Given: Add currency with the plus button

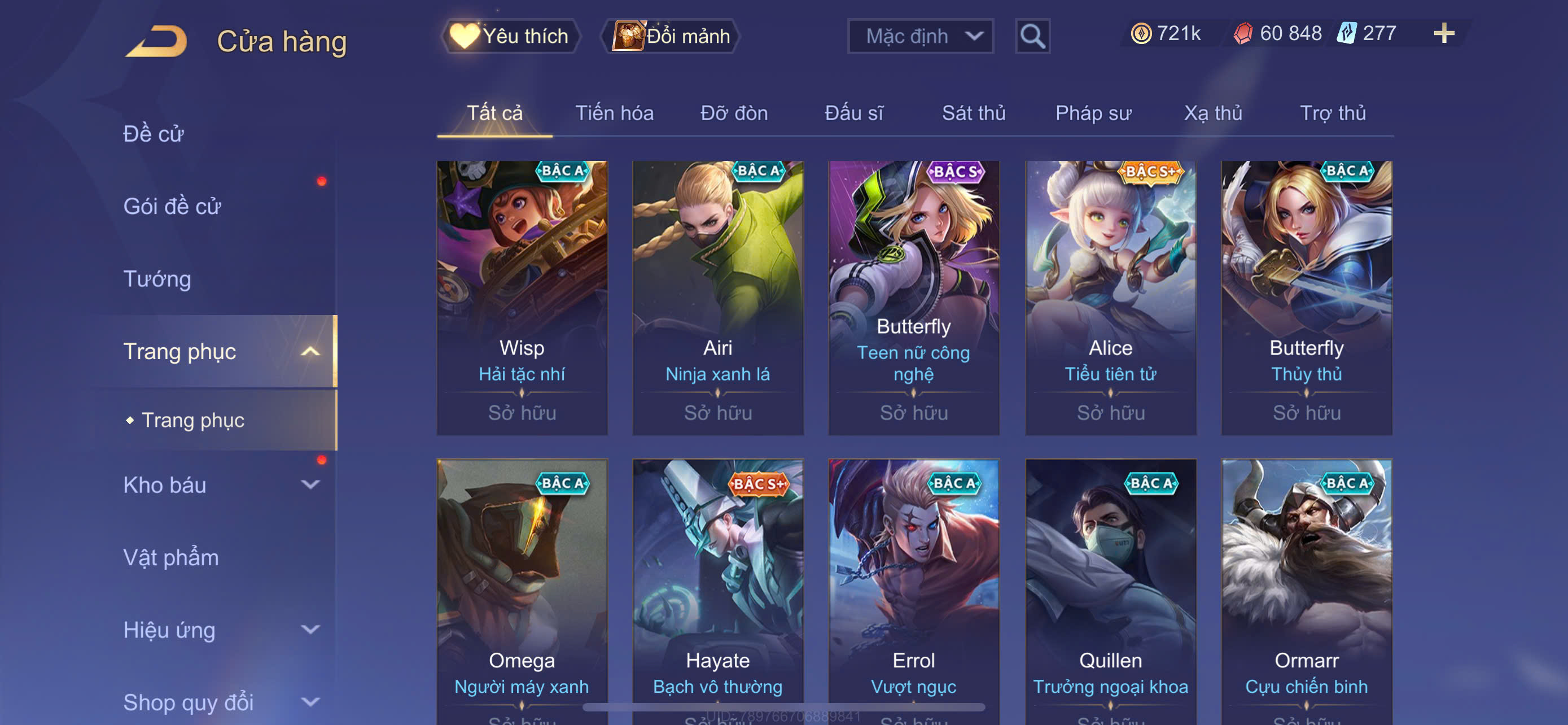Looking at the screenshot, I should point(1443,33).
